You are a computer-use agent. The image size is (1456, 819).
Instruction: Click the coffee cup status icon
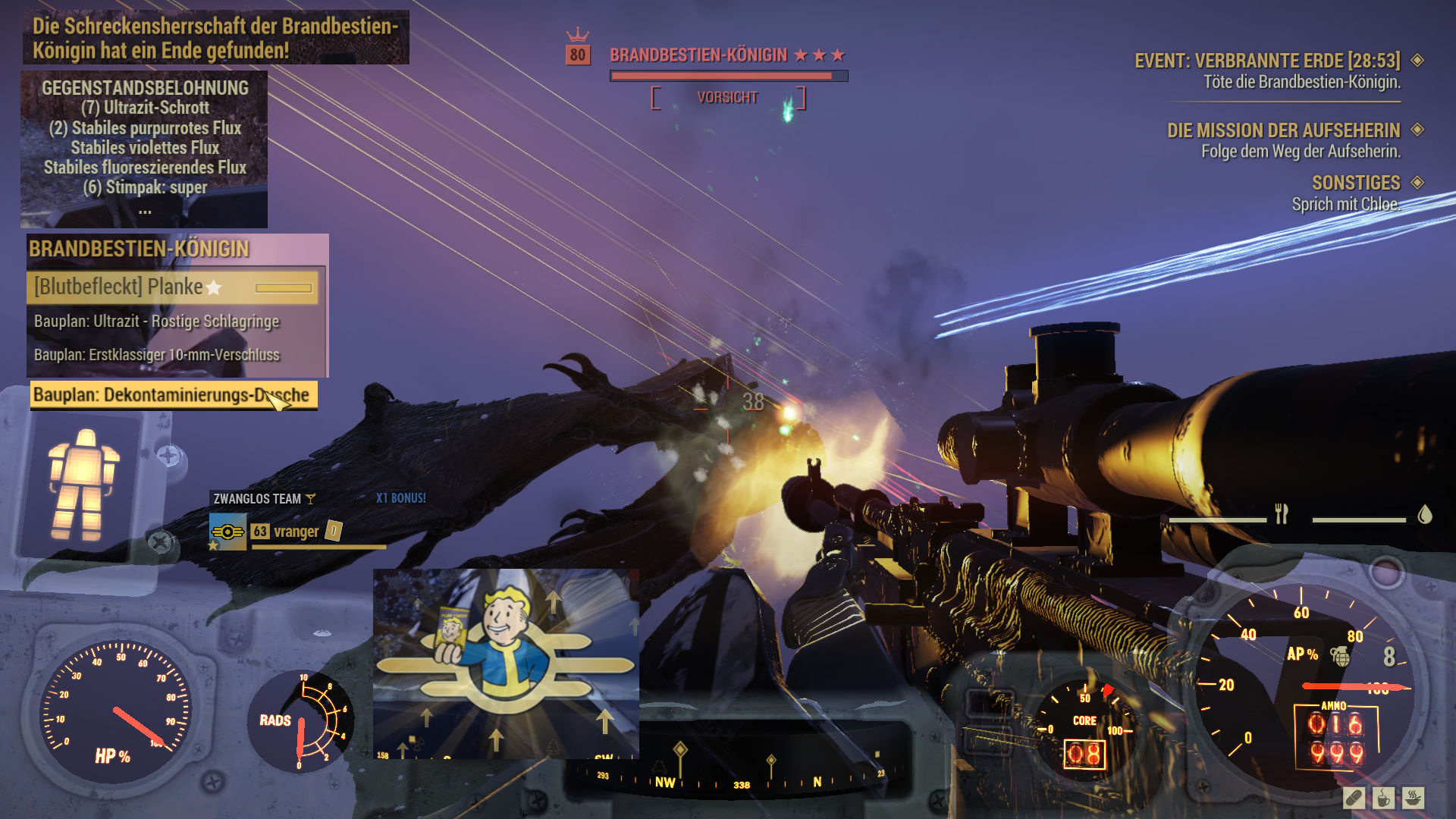pos(1383,798)
